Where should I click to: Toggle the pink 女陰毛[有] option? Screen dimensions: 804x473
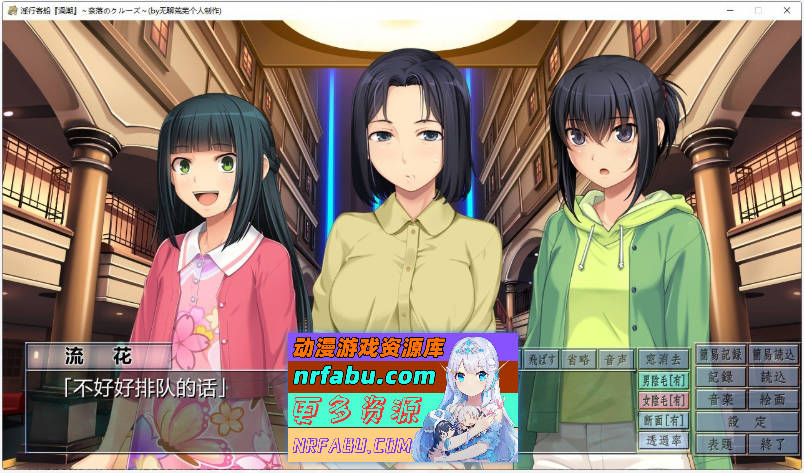click(663, 400)
